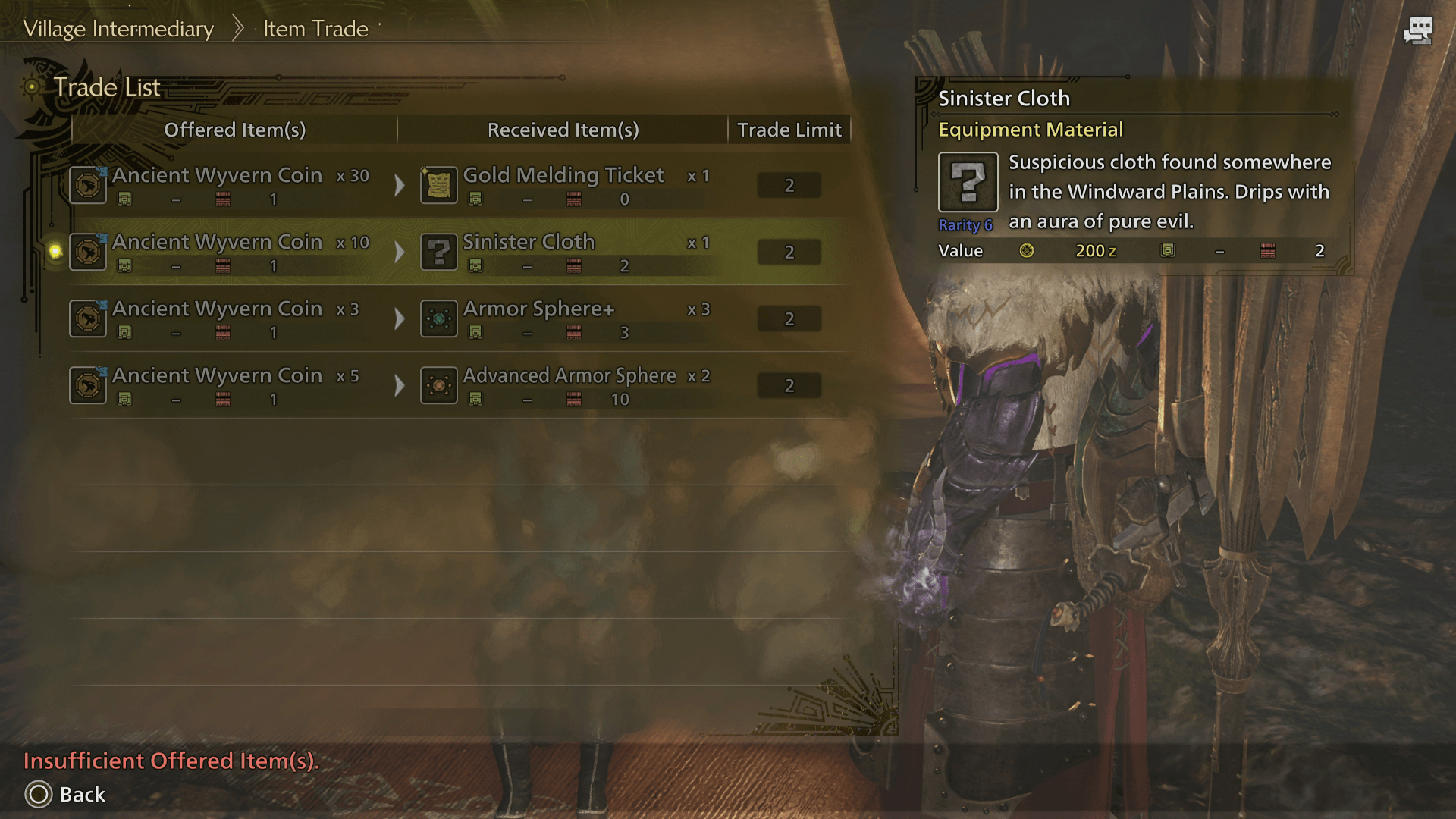Click the zenny coin icon next to the 200z value

(1026, 250)
